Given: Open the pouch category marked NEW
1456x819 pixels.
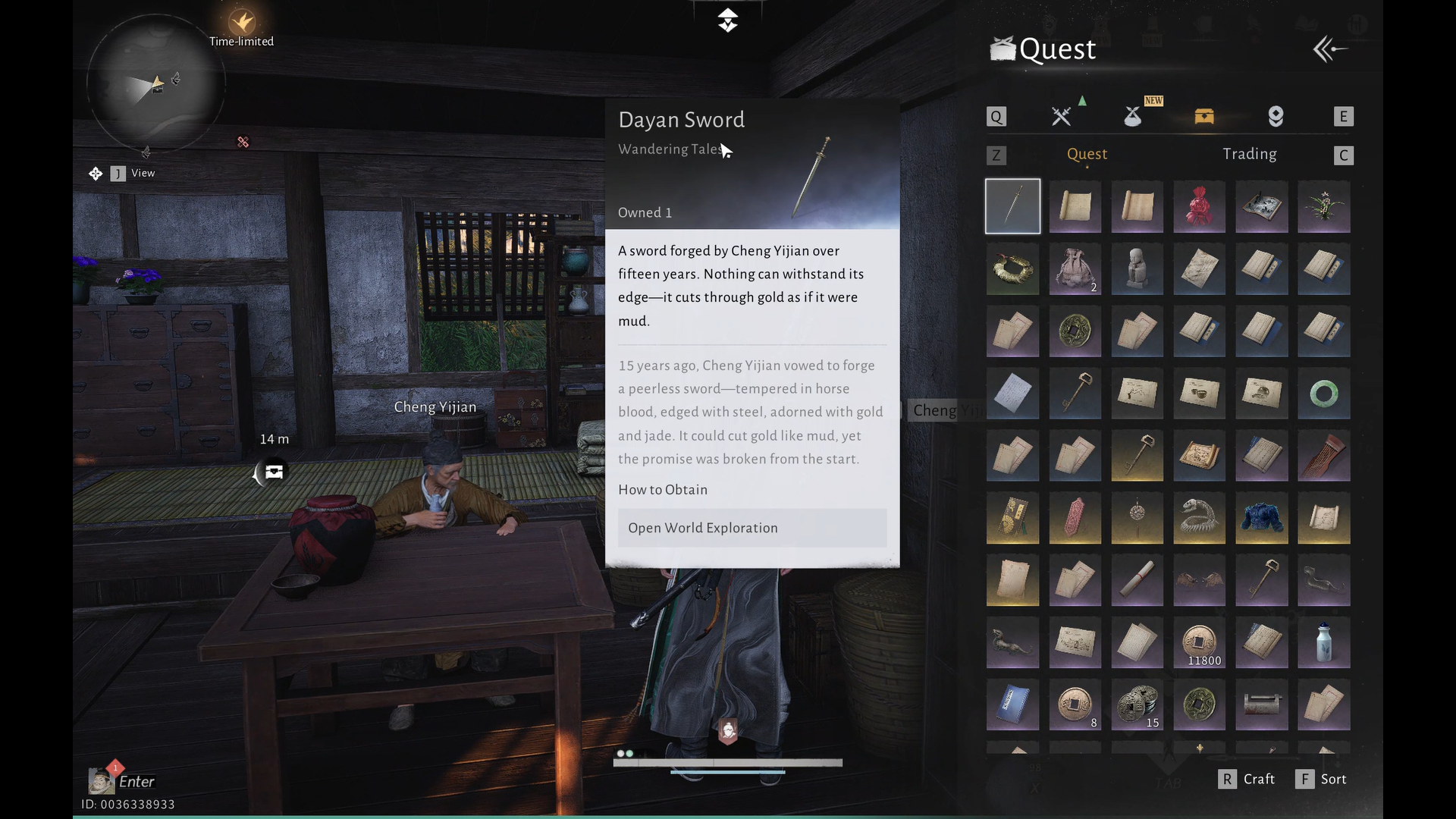Looking at the screenshot, I should coord(1133,116).
